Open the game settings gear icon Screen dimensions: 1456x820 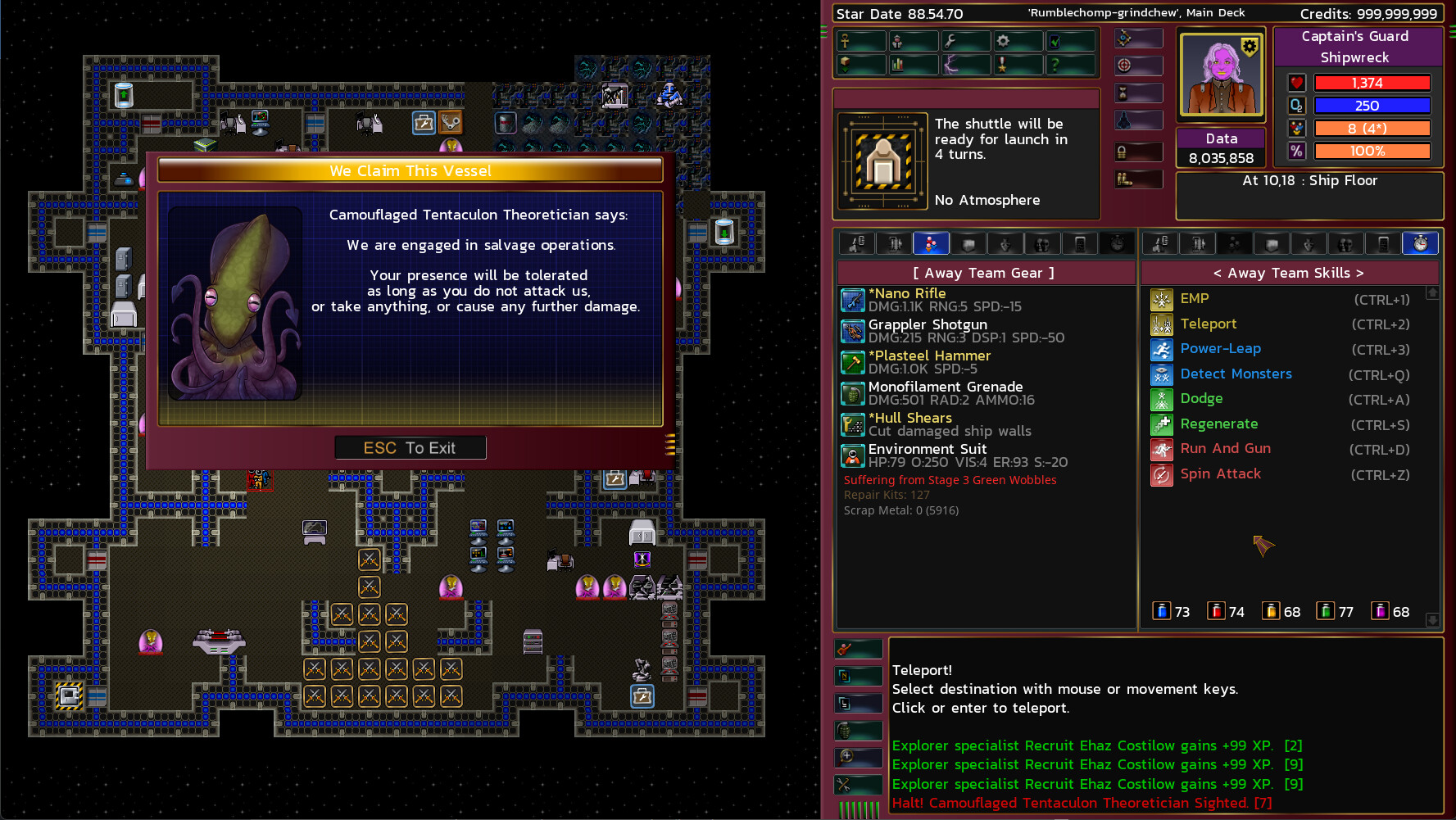pos(1003,41)
